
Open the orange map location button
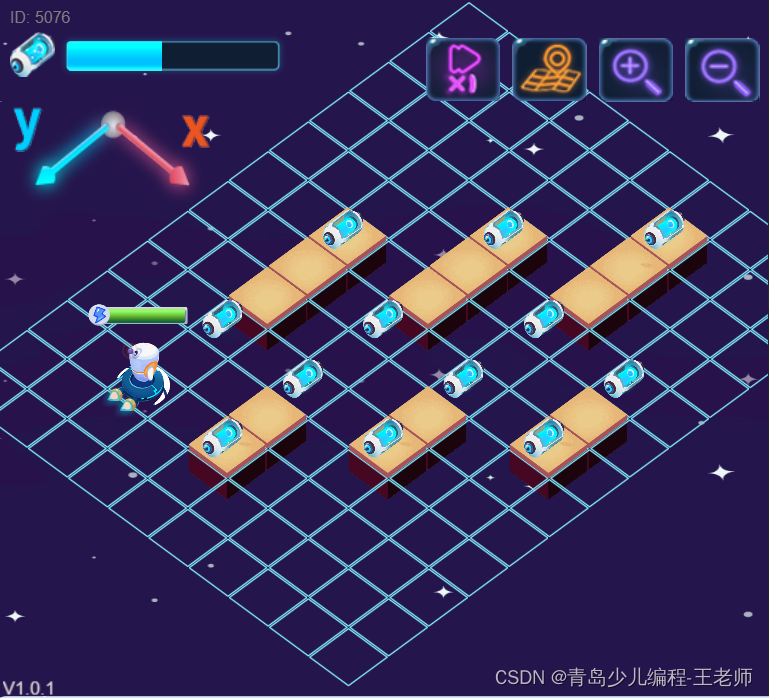click(x=549, y=69)
